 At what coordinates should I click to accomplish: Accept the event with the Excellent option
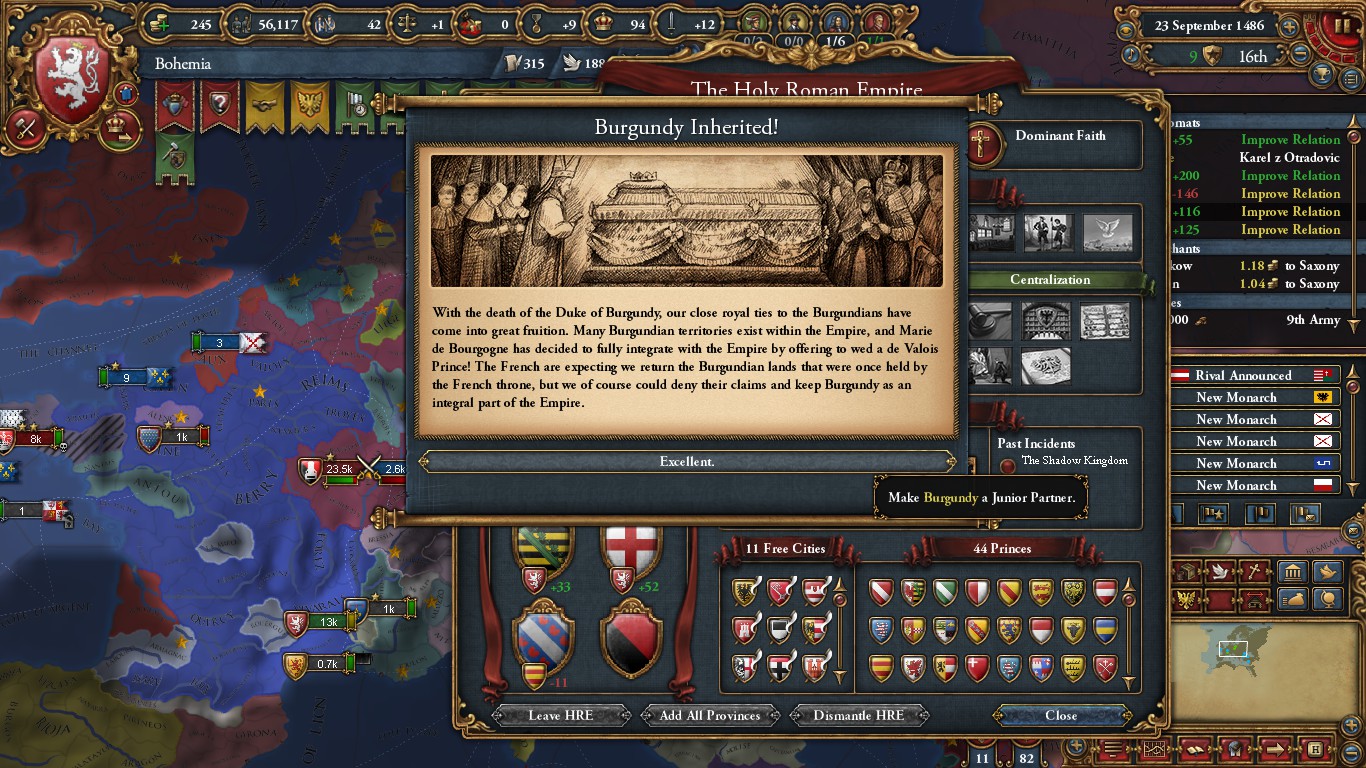coord(687,462)
